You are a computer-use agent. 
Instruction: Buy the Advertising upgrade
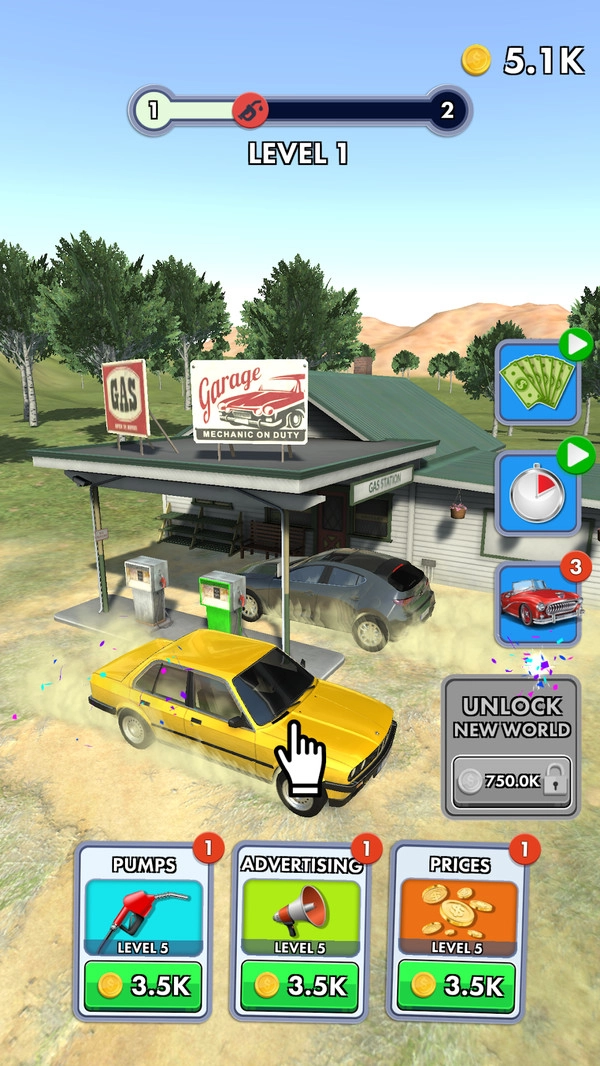coord(299,985)
